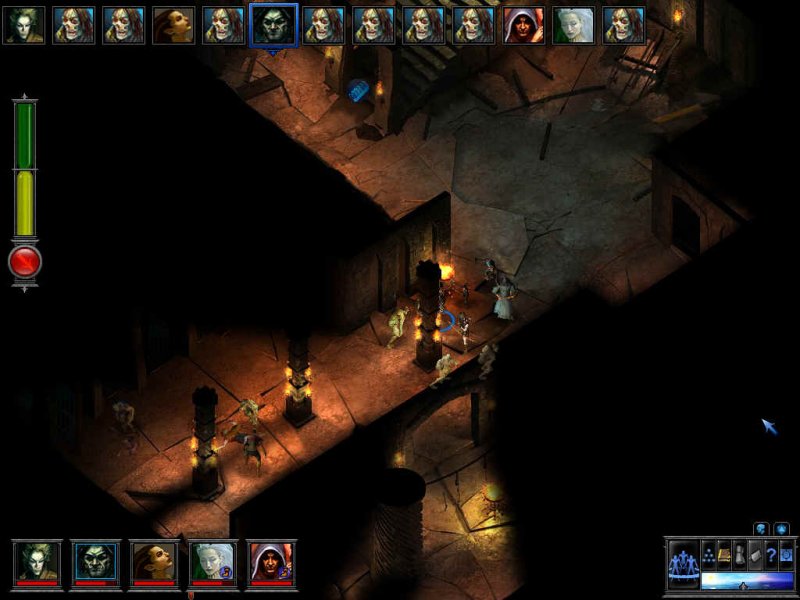
Task: Pick the red-hooded figure party portrait
Action: tap(271, 561)
